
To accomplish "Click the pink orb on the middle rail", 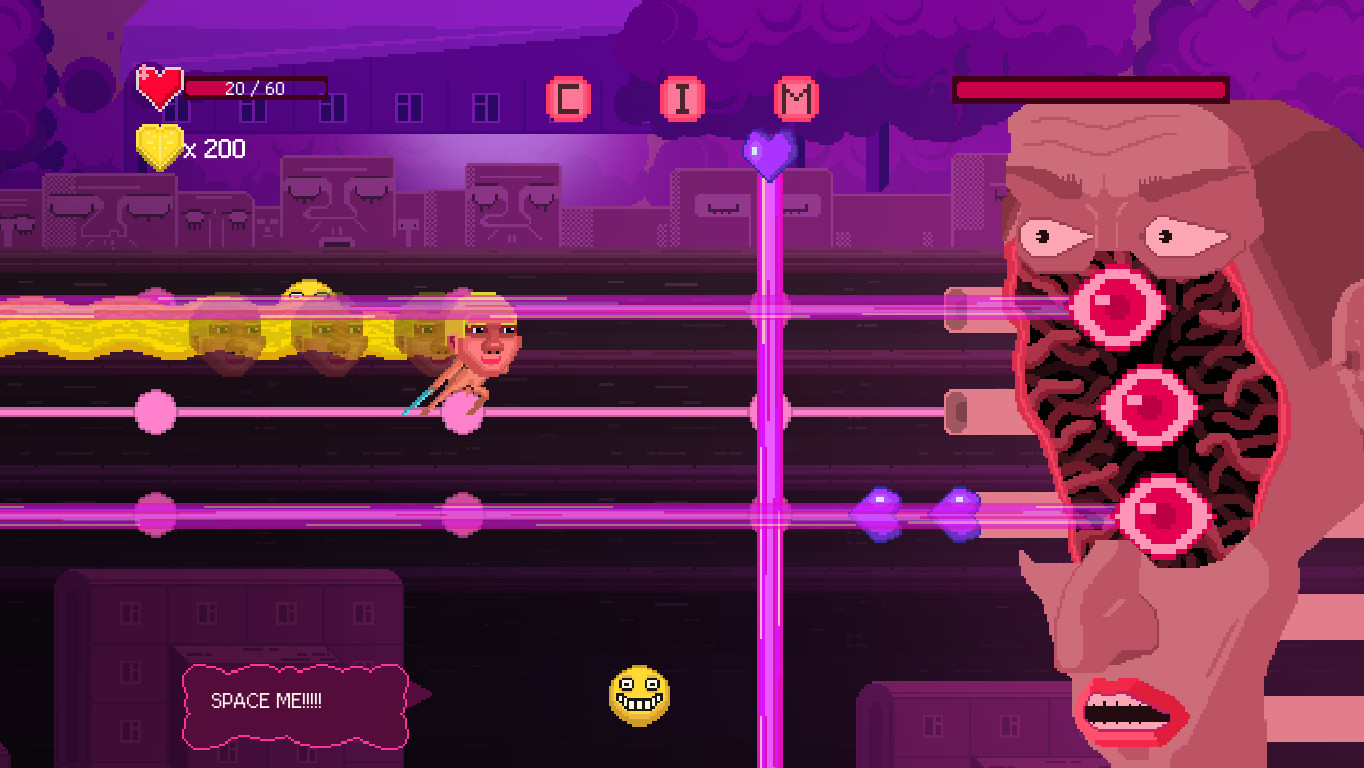I will (155, 410).
